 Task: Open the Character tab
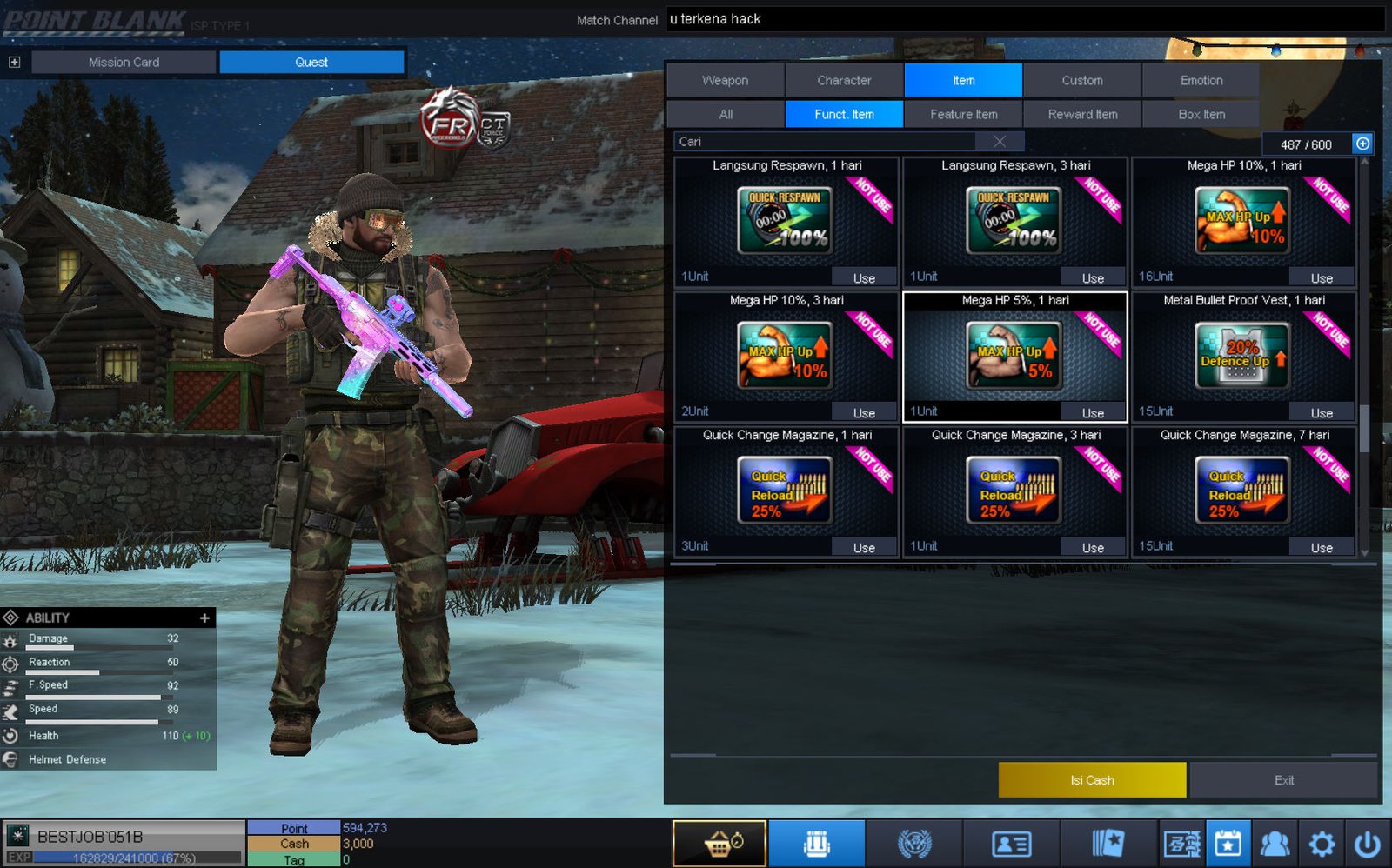pyautogui.click(x=844, y=80)
